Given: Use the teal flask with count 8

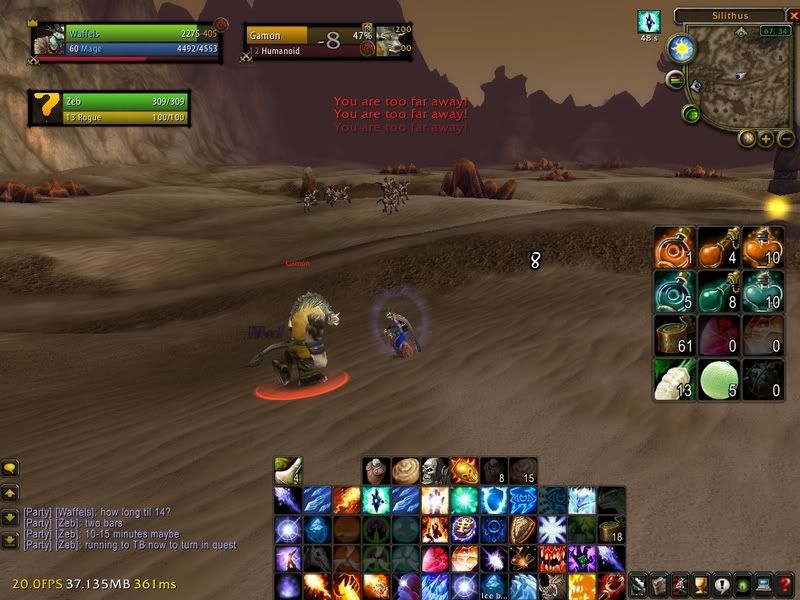Looking at the screenshot, I should tap(718, 291).
